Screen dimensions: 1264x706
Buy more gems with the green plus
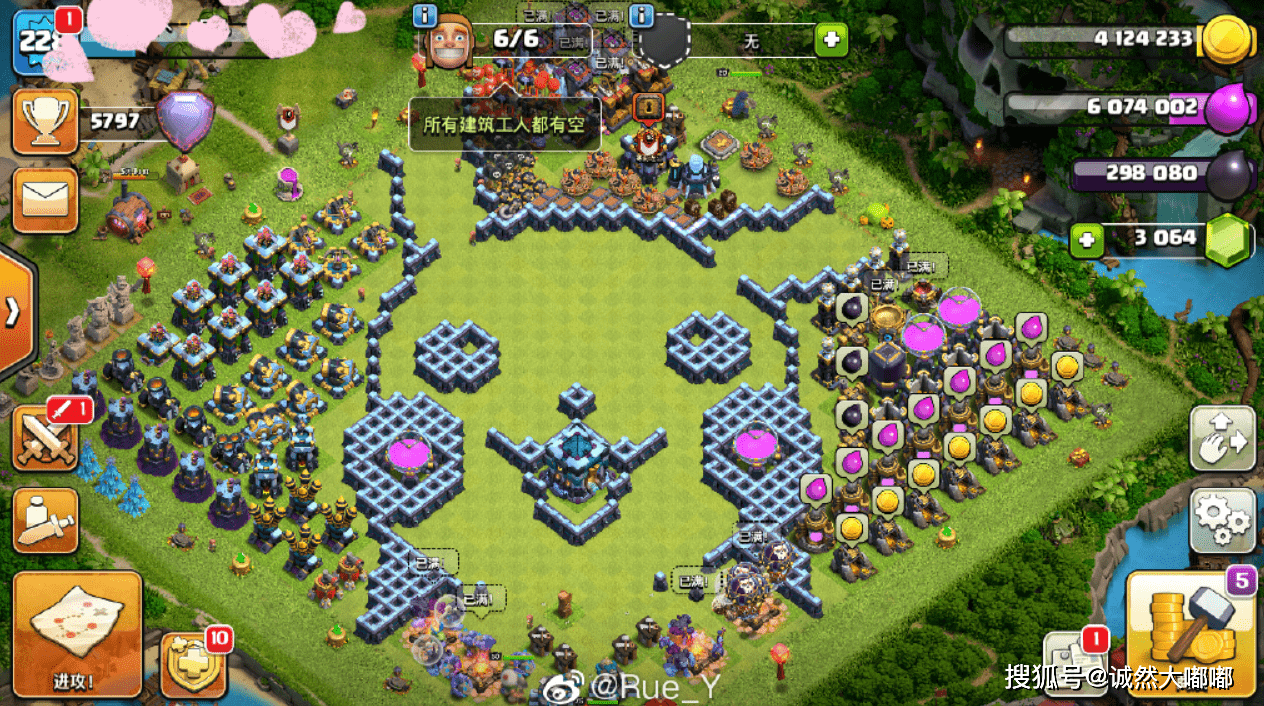tap(1086, 239)
